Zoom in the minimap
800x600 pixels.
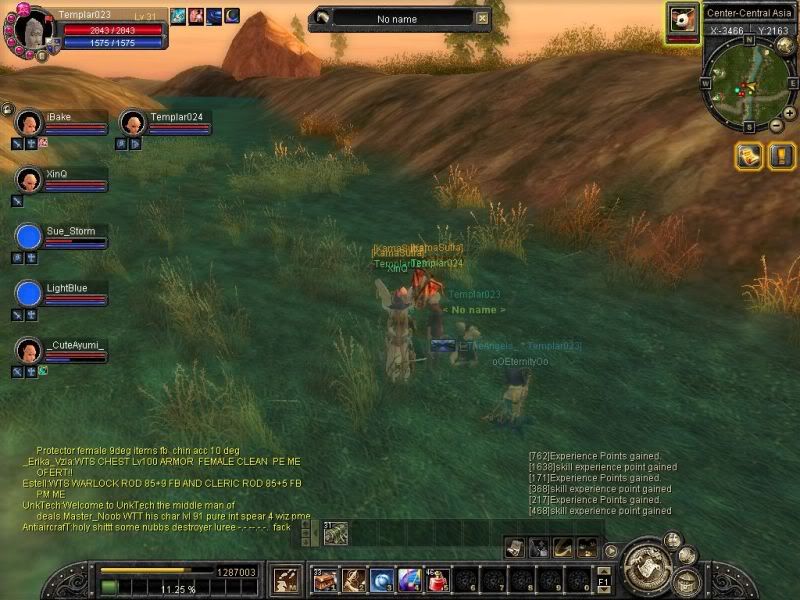(789, 113)
